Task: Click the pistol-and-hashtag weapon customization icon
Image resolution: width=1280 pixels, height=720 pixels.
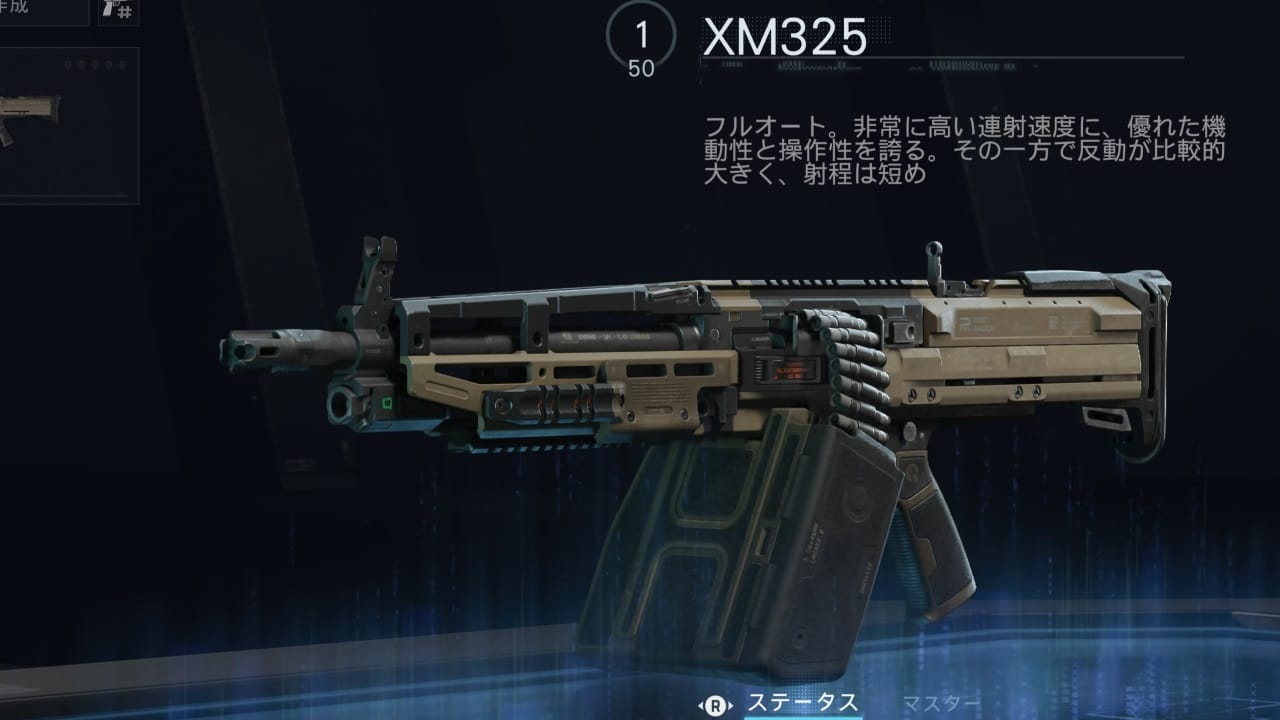Action: click(x=117, y=13)
